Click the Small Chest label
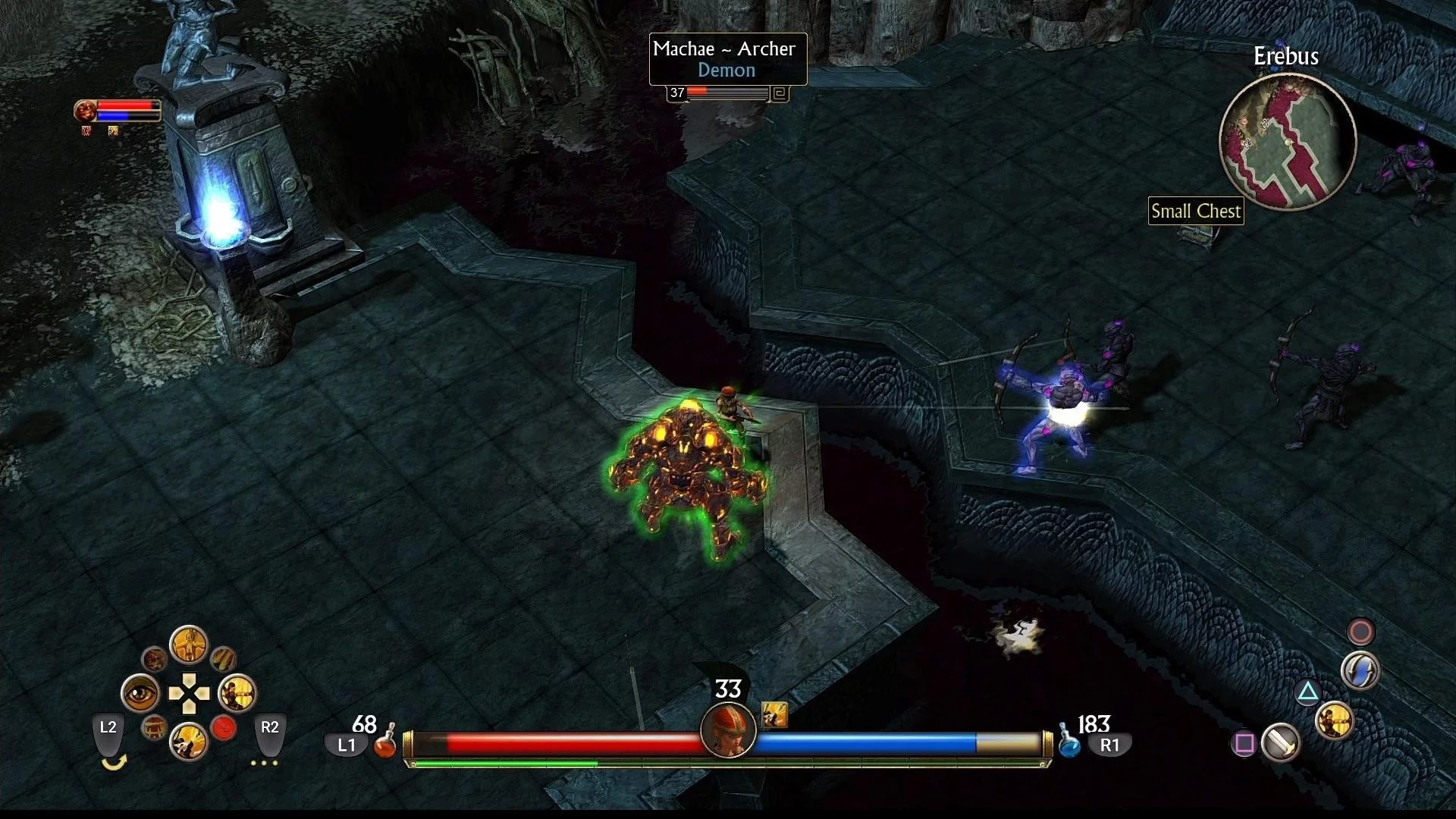Viewport: 1456px width, 819px height. 1196,211
